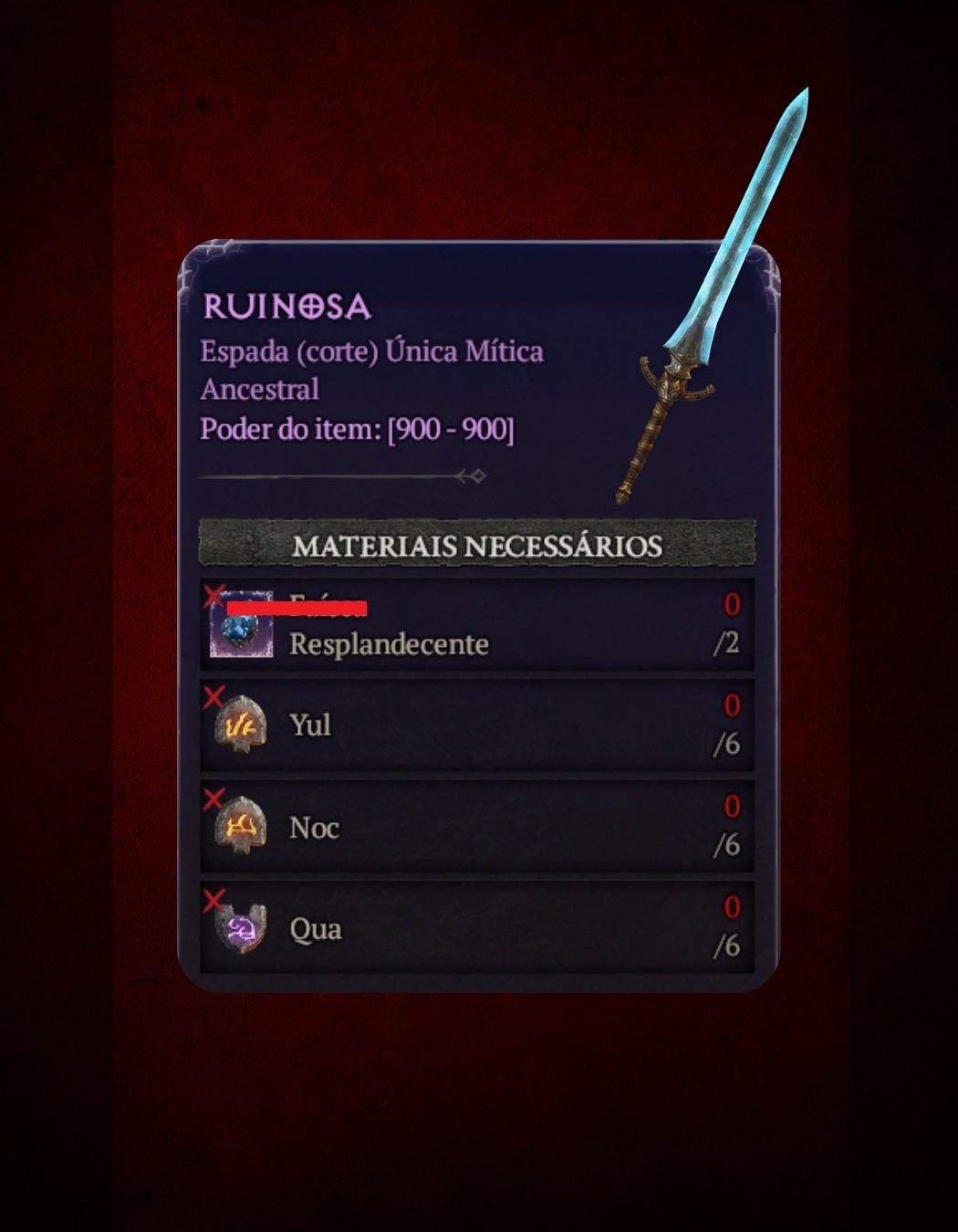
Task: Choose the Noc rune material row
Action: pyautogui.click(x=477, y=827)
